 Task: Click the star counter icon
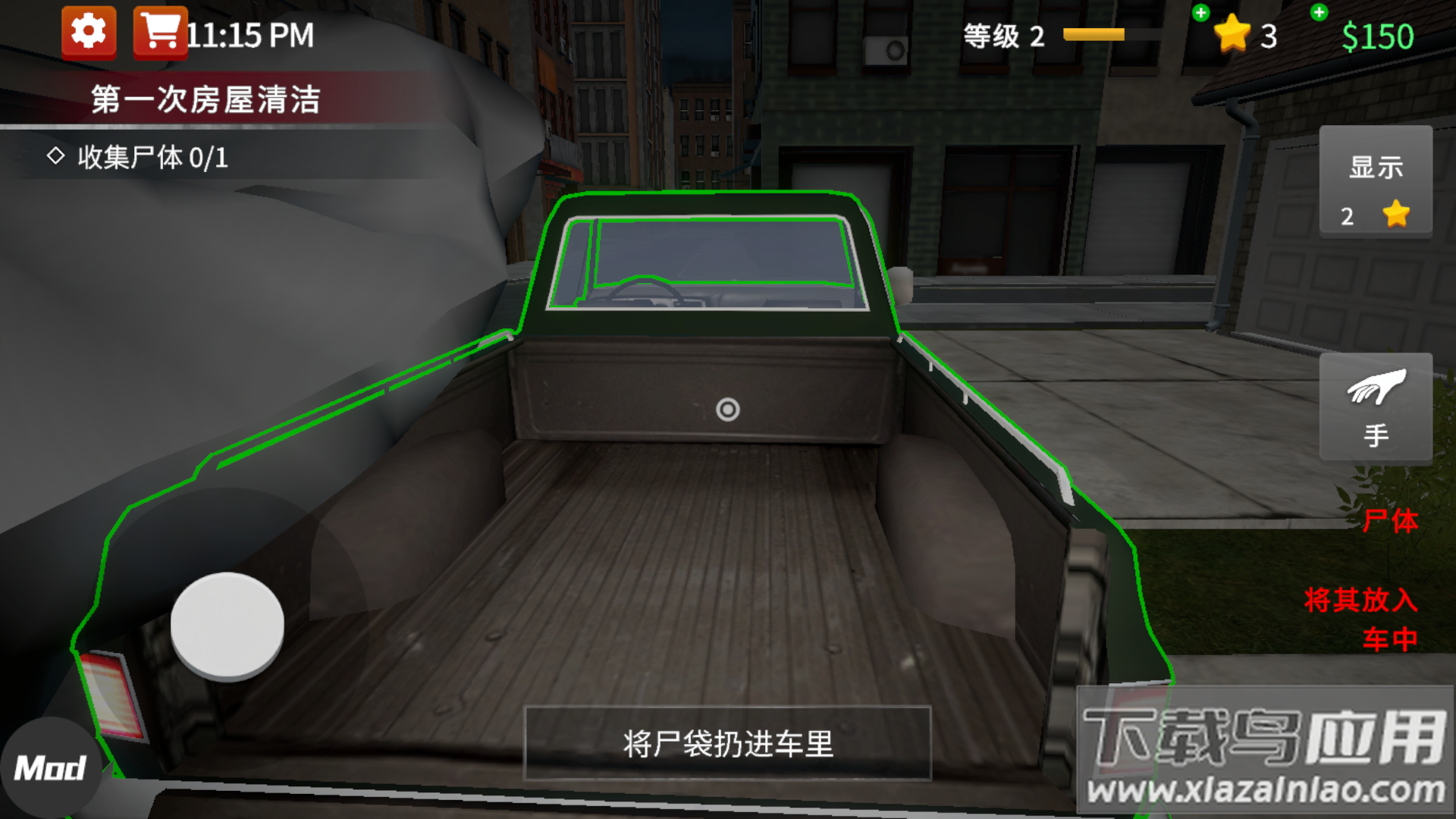click(1233, 34)
